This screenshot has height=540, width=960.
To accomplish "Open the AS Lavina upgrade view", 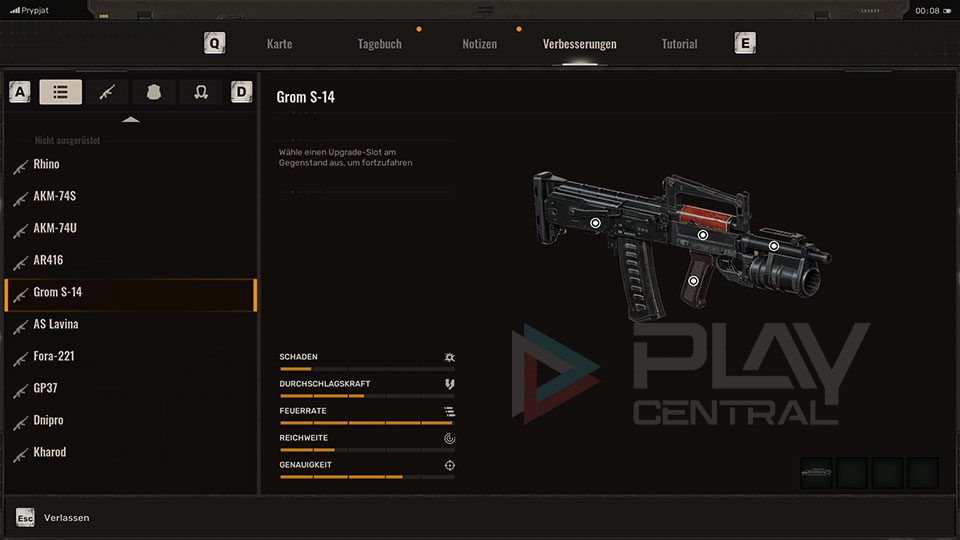I will (56, 324).
